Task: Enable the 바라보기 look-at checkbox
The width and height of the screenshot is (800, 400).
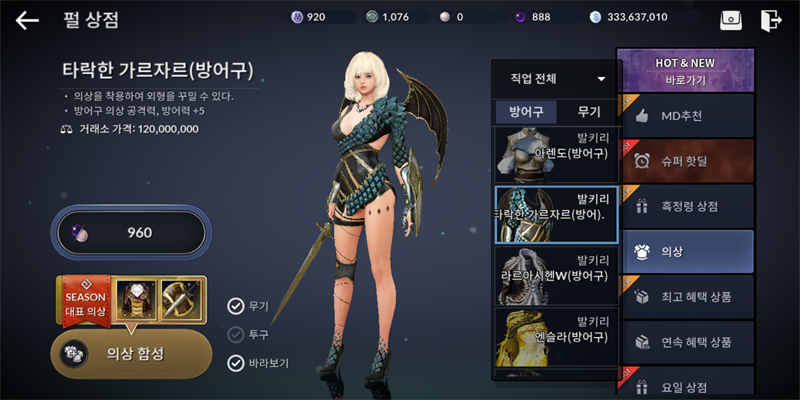Action: click(x=236, y=363)
